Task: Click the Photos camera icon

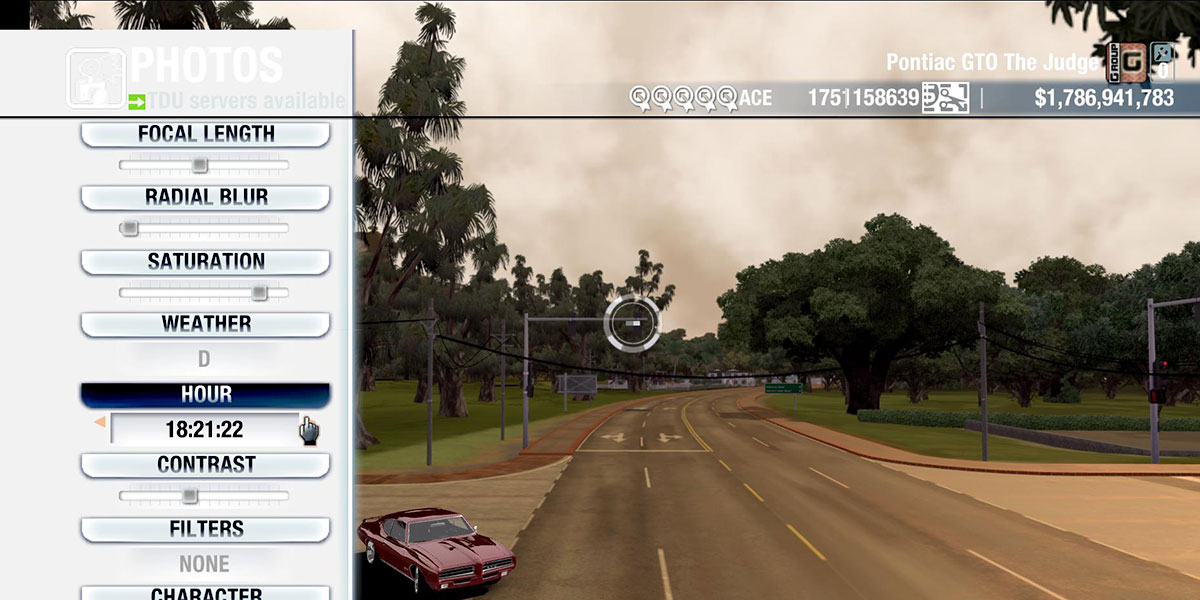Action: click(x=95, y=78)
